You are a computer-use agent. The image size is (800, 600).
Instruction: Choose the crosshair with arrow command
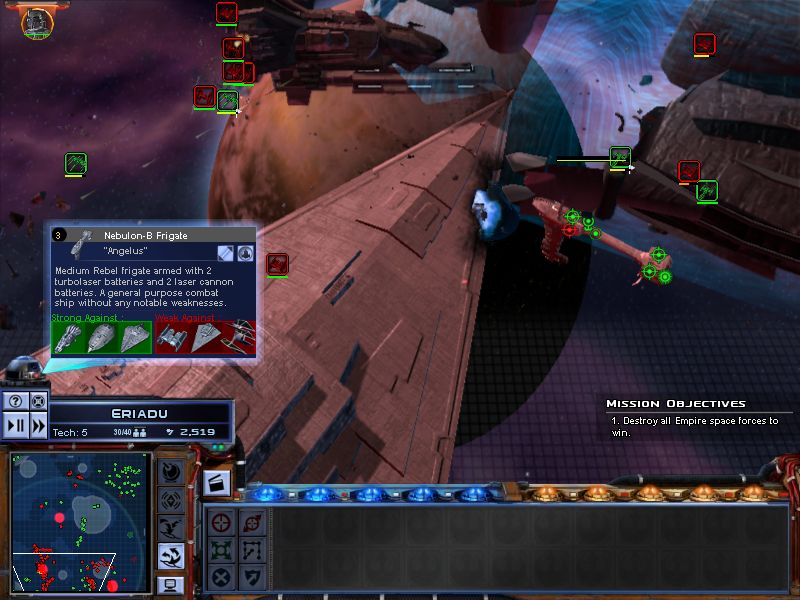click(252, 521)
